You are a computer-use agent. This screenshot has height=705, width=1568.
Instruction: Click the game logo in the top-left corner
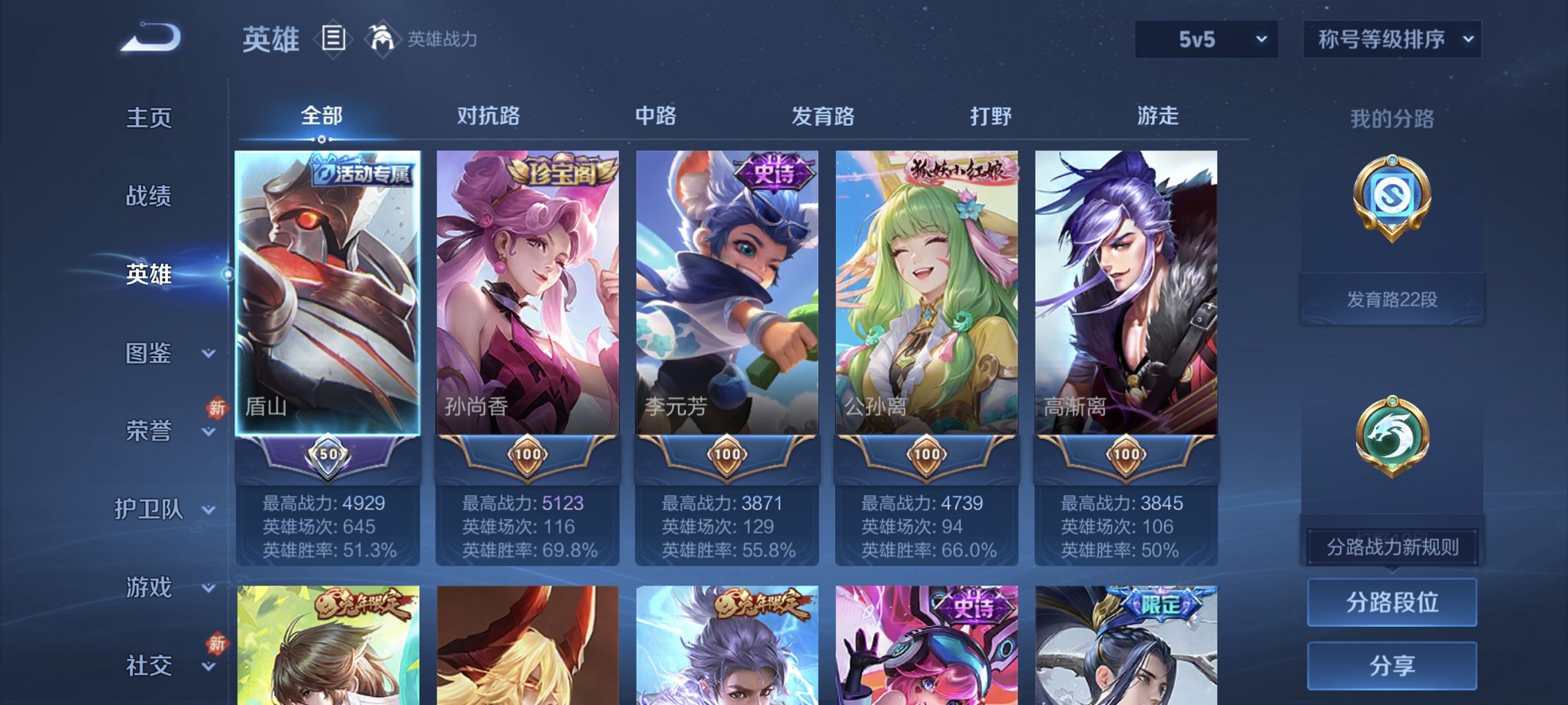click(149, 38)
